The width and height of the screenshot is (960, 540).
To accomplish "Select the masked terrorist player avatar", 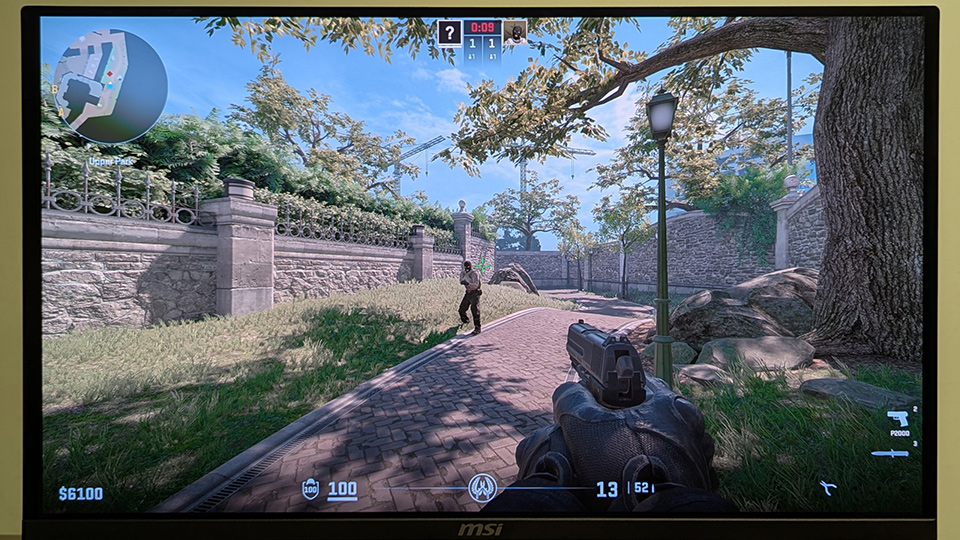I will pyautogui.click(x=515, y=32).
